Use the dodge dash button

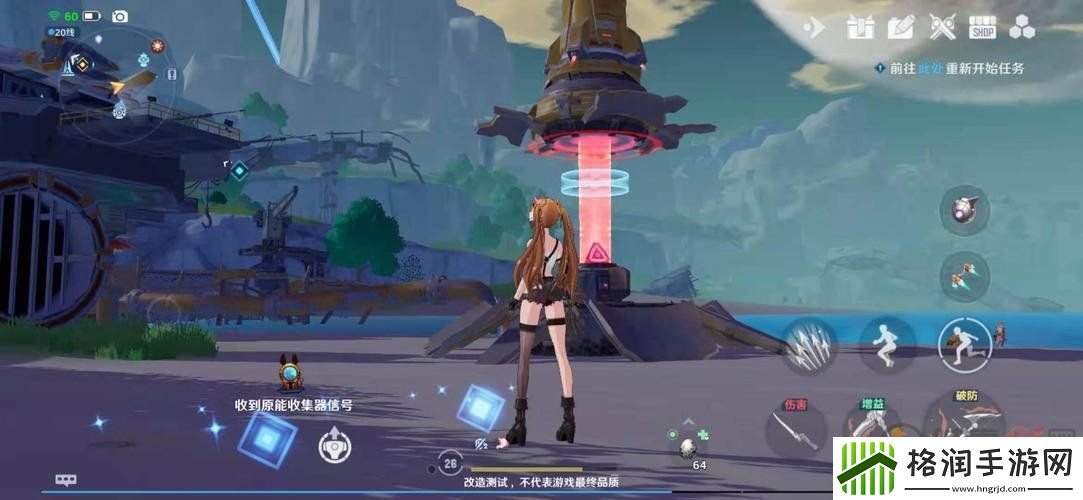(x=964, y=345)
